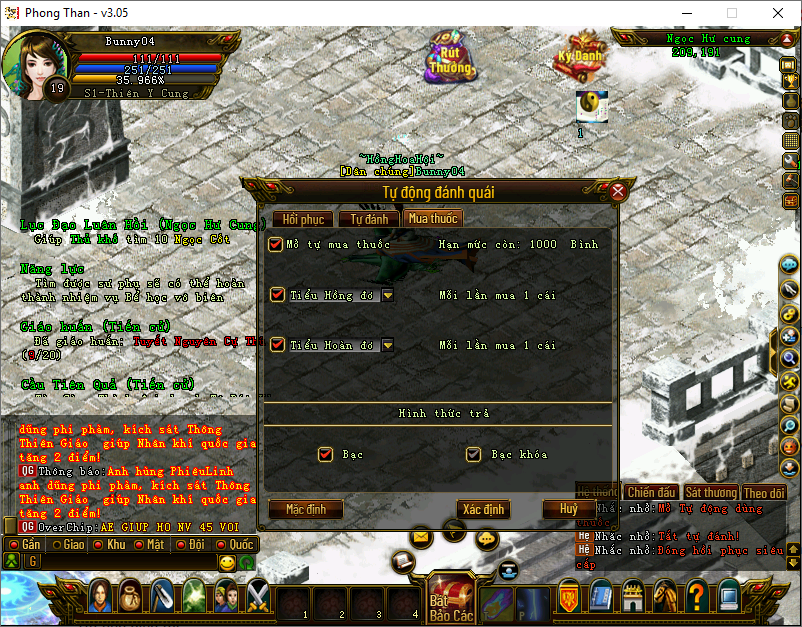The height and width of the screenshot is (627, 802).
Task: Switch to the Hồi phục tab
Action: coord(303,219)
